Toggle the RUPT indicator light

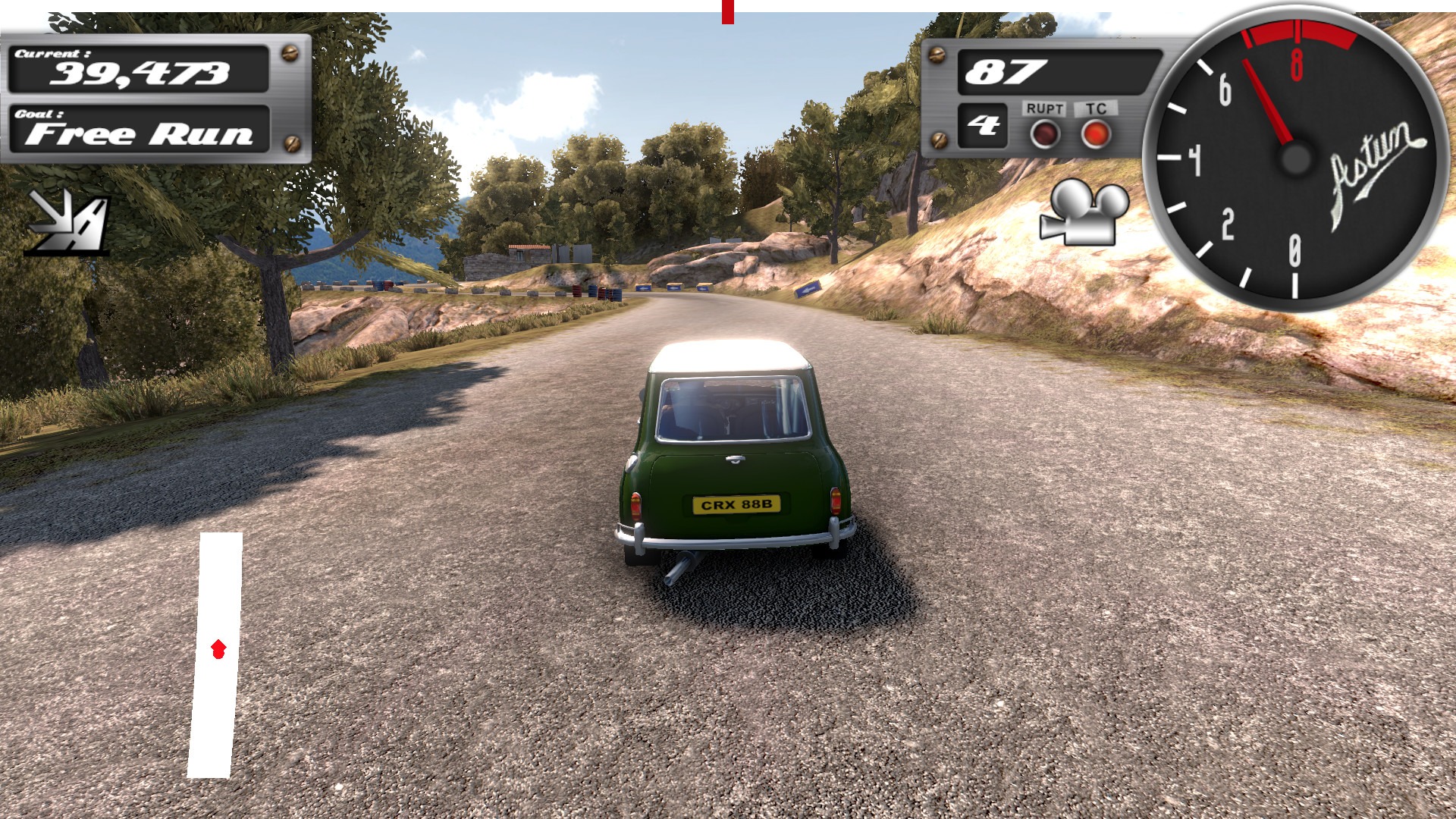(x=1044, y=135)
